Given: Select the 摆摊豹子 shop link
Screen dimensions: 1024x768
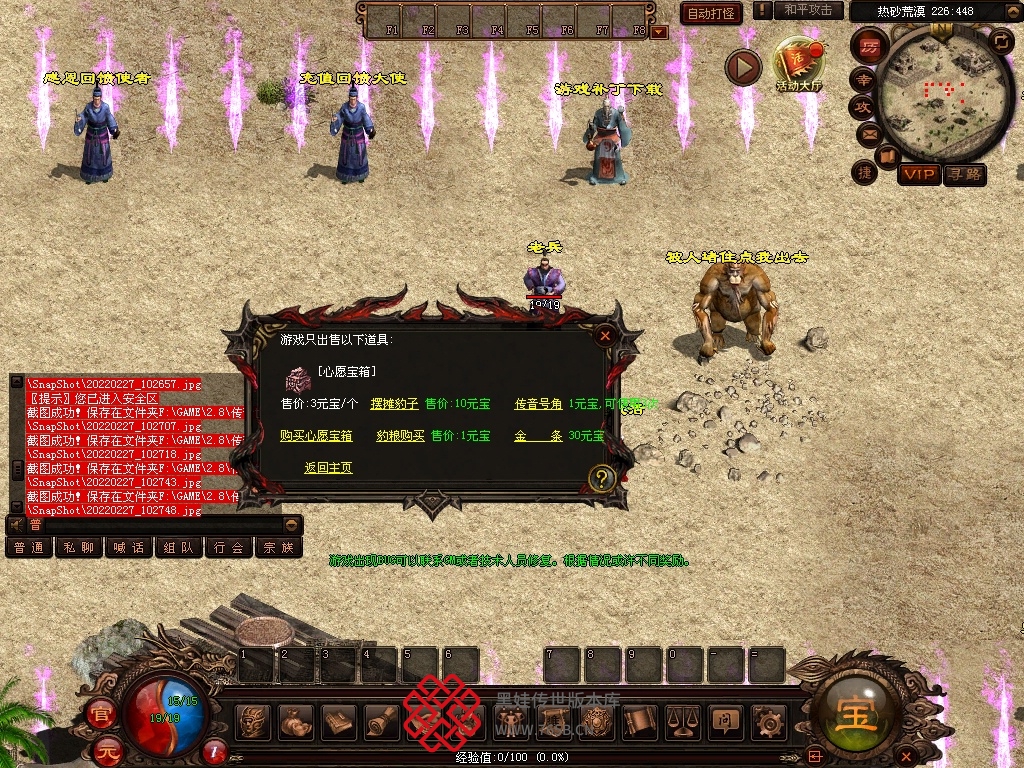Looking at the screenshot, I should (x=394, y=404).
